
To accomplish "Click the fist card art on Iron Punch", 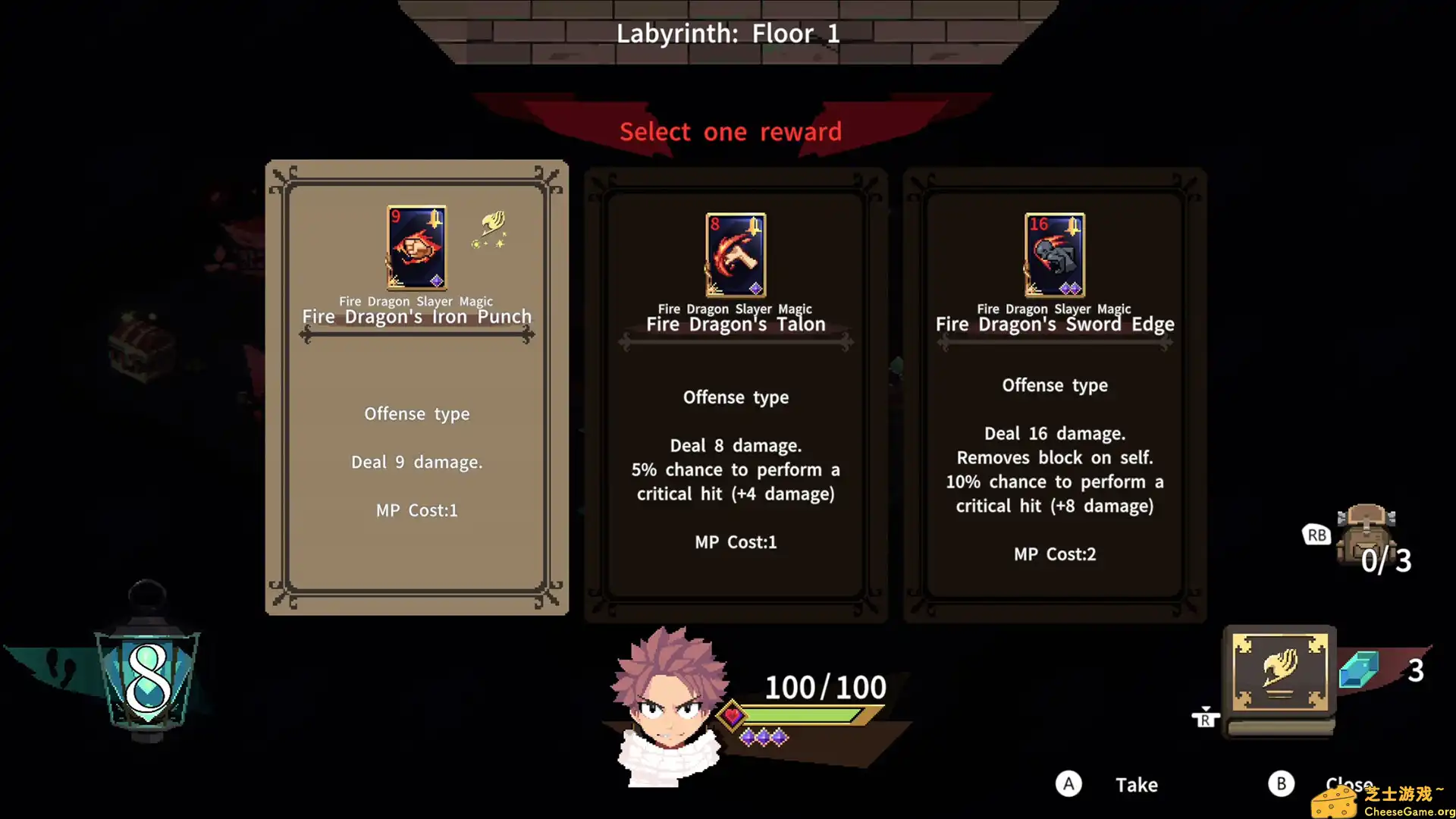I will tap(416, 248).
